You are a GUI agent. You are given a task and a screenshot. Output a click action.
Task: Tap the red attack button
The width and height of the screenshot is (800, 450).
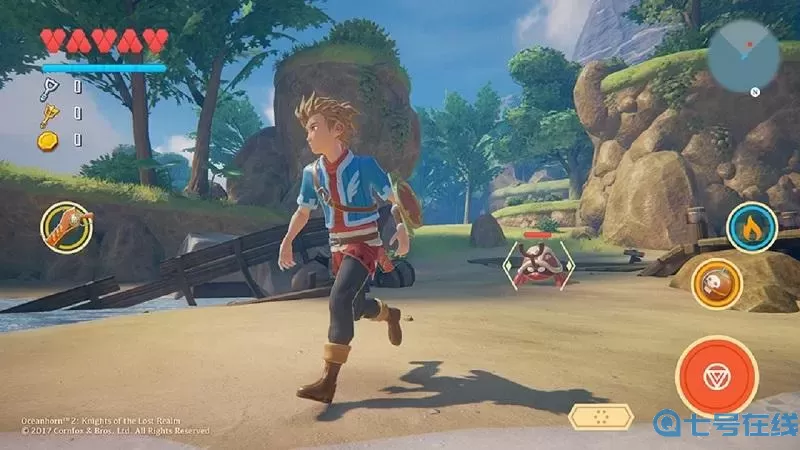715,375
